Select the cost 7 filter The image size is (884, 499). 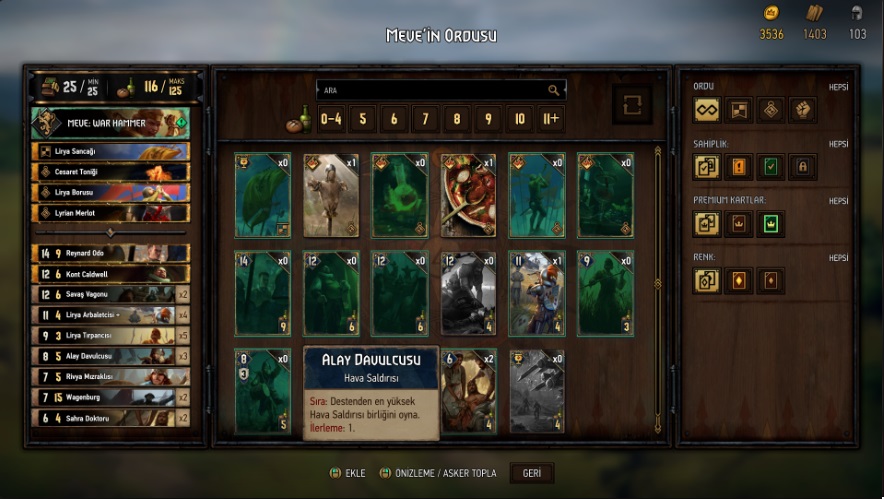[x=425, y=119]
